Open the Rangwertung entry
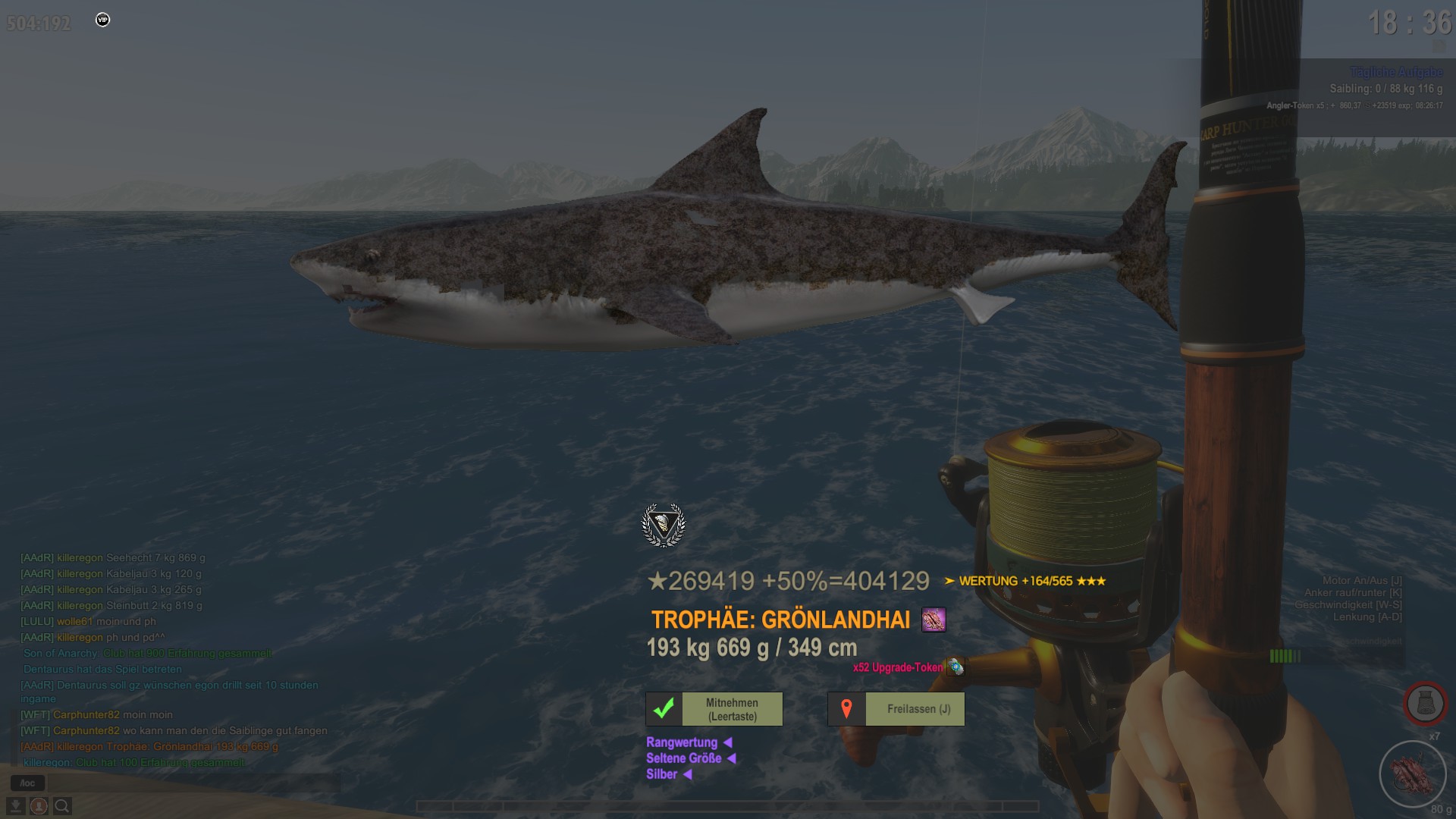The height and width of the screenshot is (819, 1456). [682, 742]
